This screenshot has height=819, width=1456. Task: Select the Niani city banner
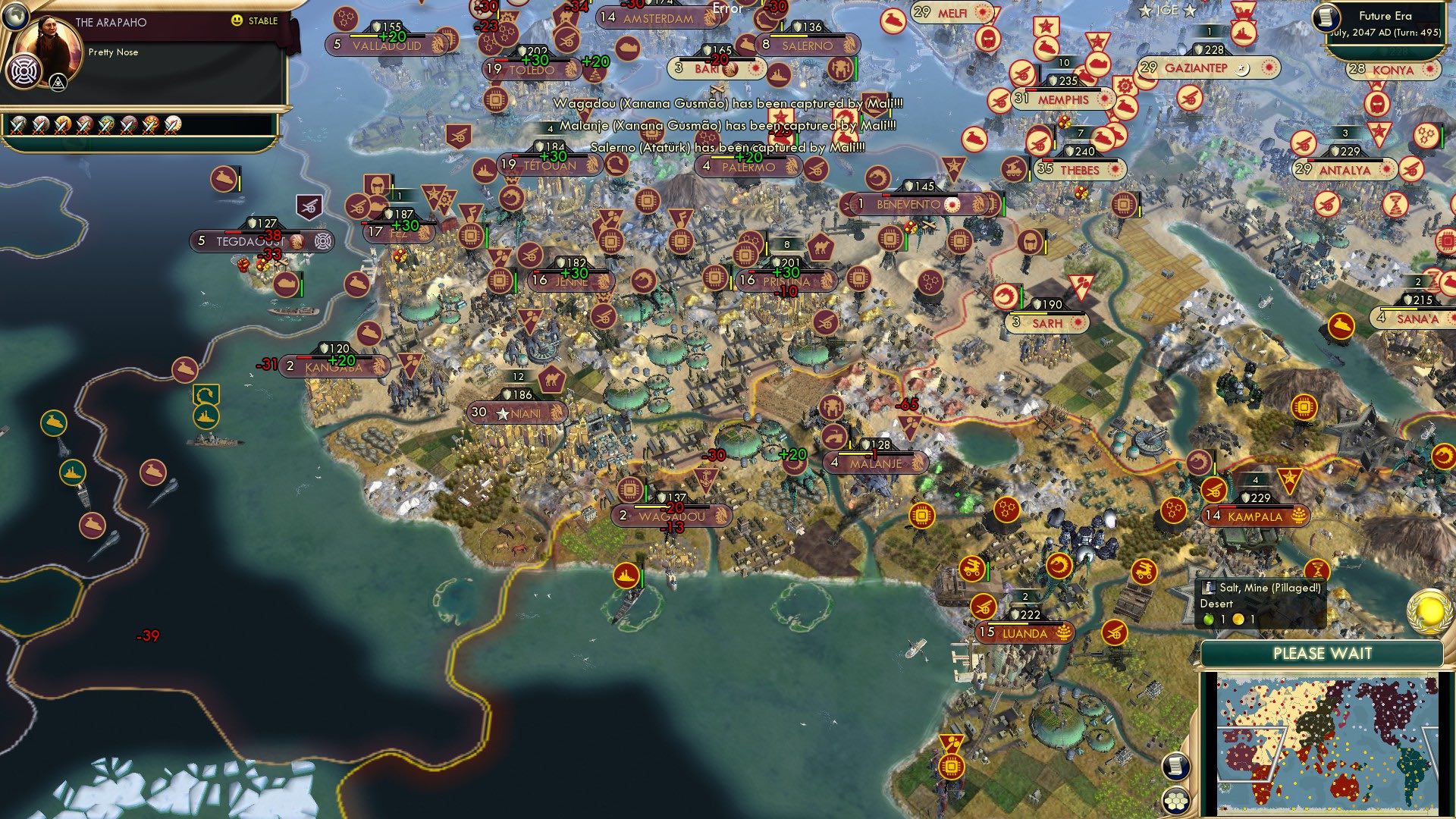[516, 412]
